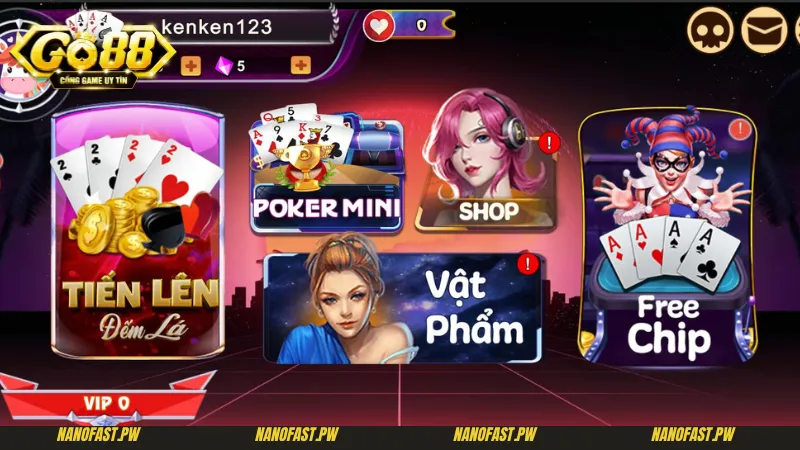Tap the skull icon button
The height and width of the screenshot is (450, 800).
pos(709,30)
